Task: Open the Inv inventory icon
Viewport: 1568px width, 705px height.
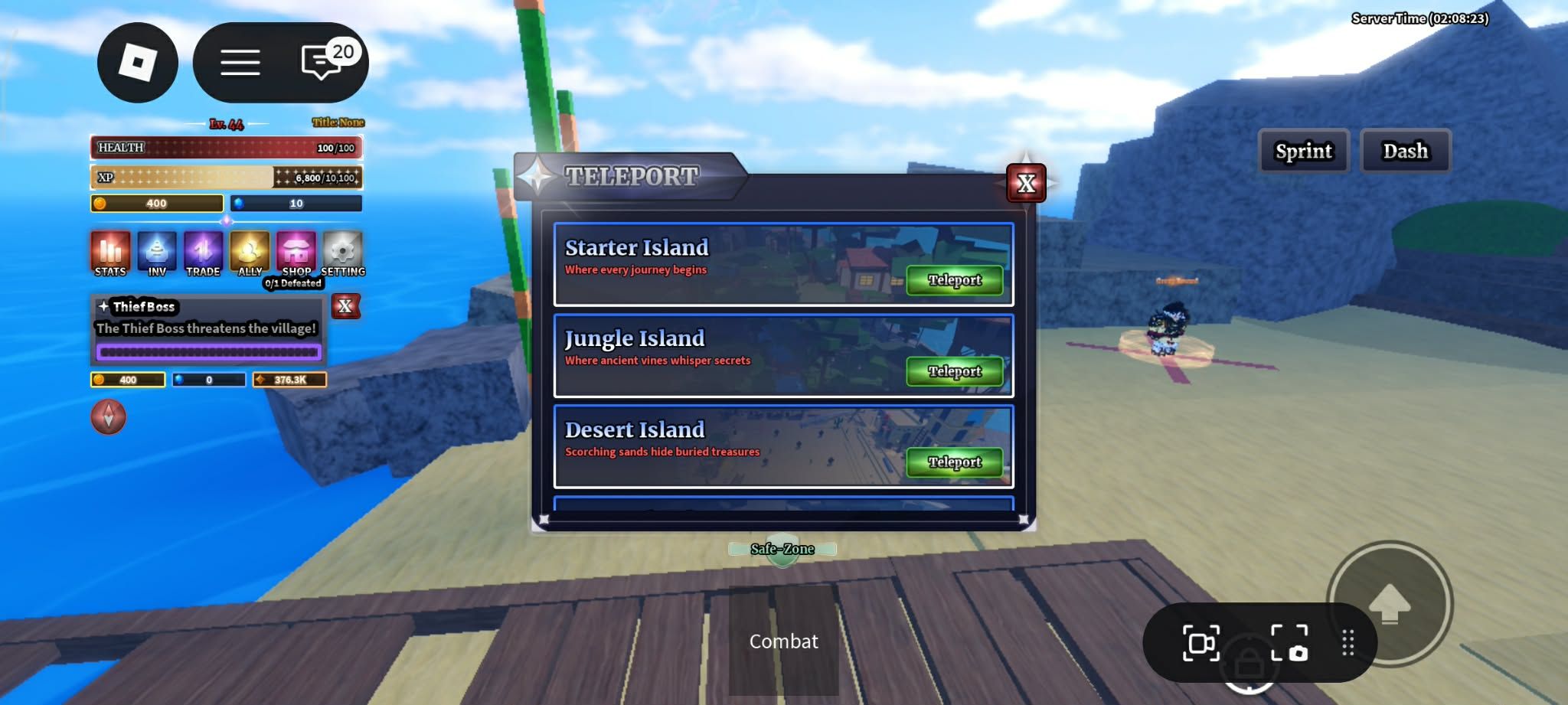Action: [x=157, y=253]
